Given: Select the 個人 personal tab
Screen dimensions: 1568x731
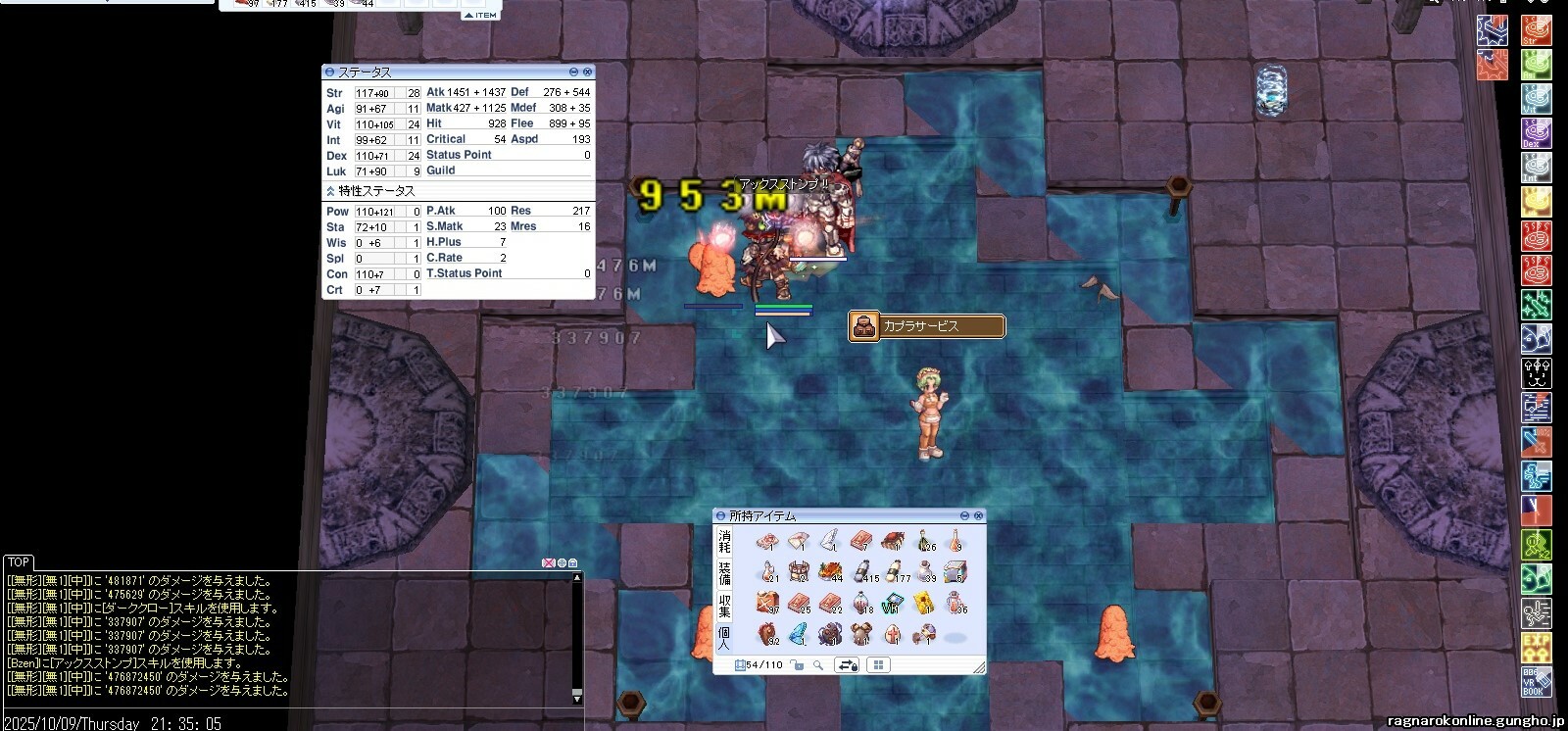Looking at the screenshot, I should point(724,637).
